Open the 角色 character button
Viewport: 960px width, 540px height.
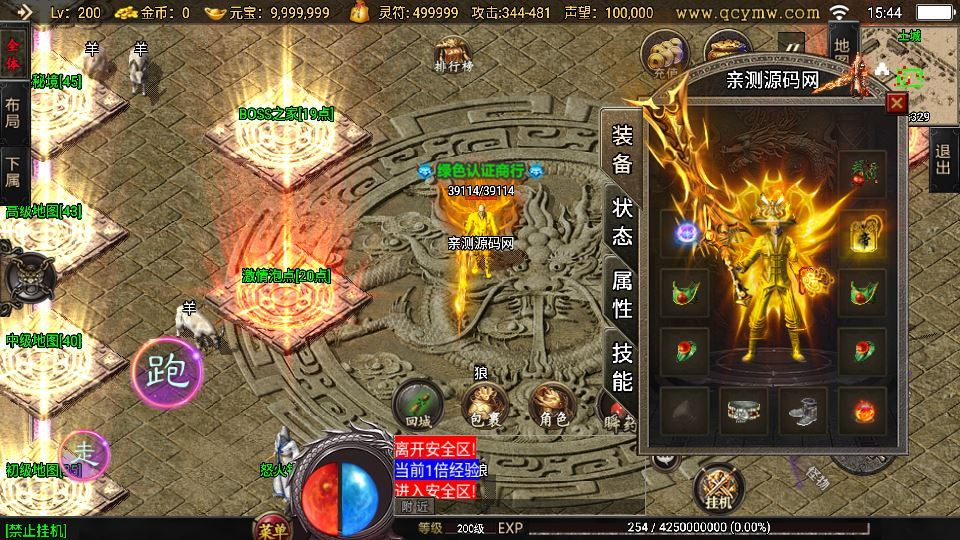click(x=553, y=406)
